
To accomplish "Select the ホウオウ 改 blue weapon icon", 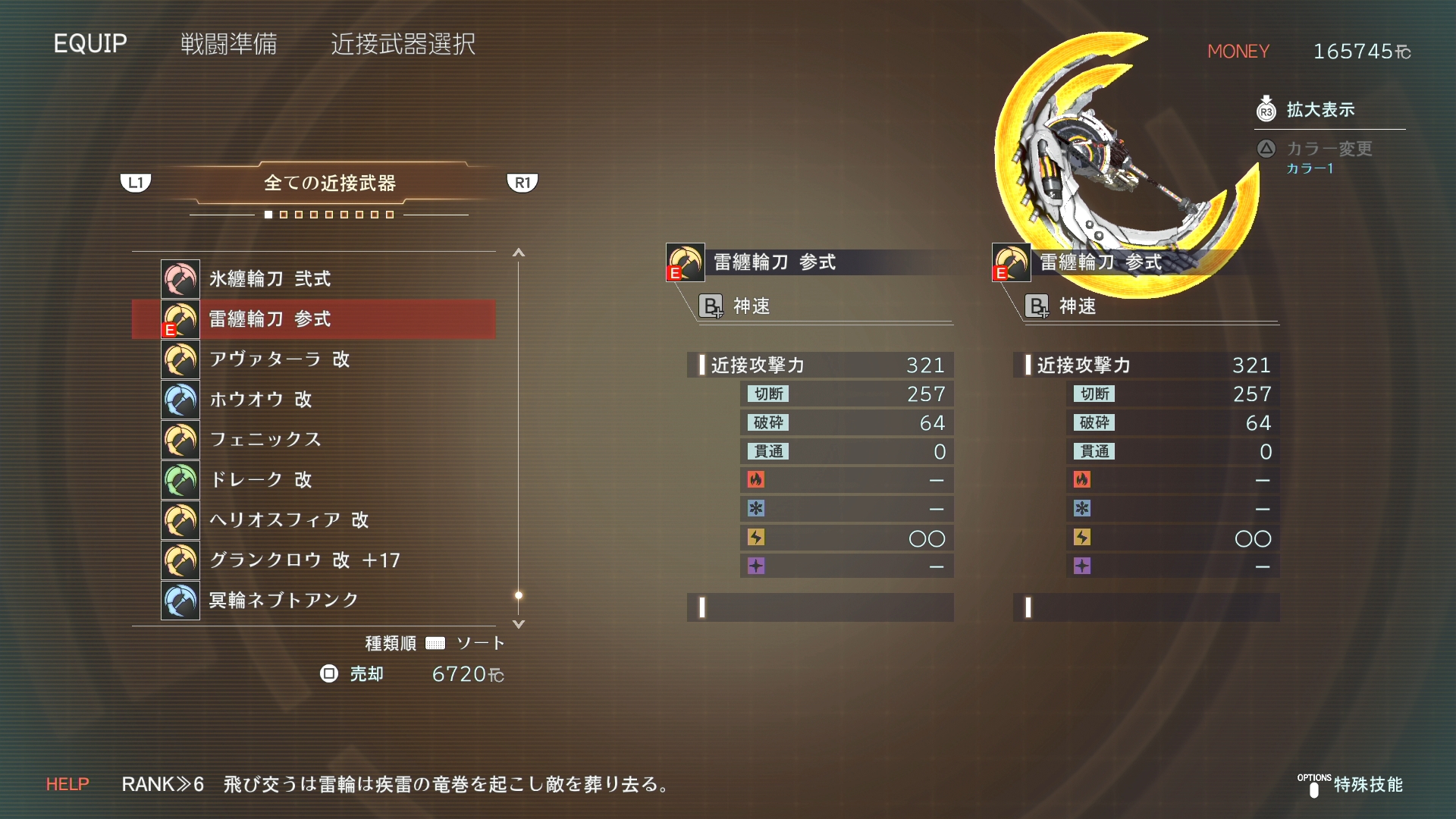I will pyautogui.click(x=180, y=400).
